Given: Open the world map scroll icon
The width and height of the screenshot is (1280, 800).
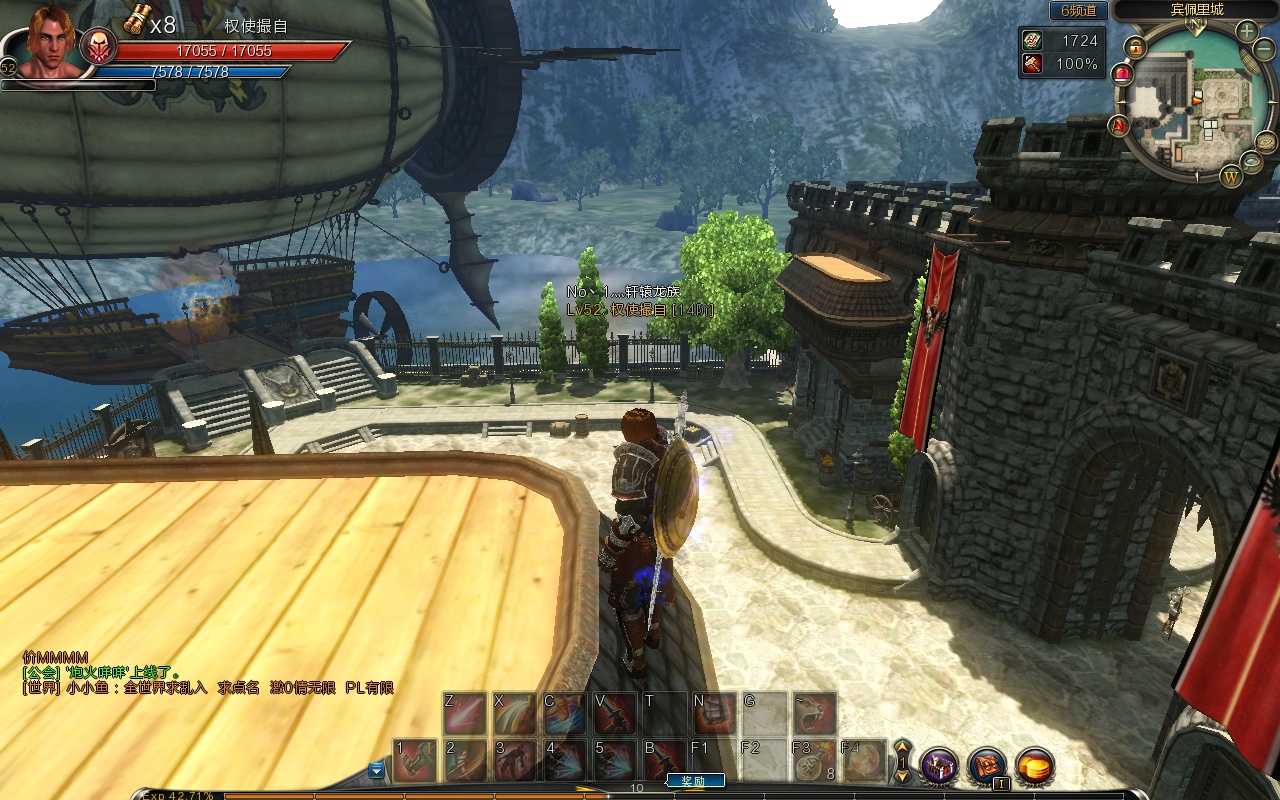Looking at the screenshot, I should (x=1266, y=141).
